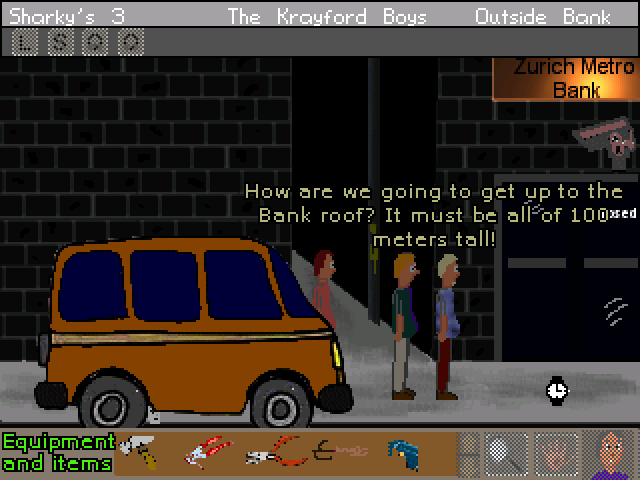
Task: Click the S (save) button
Action: click(61, 41)
